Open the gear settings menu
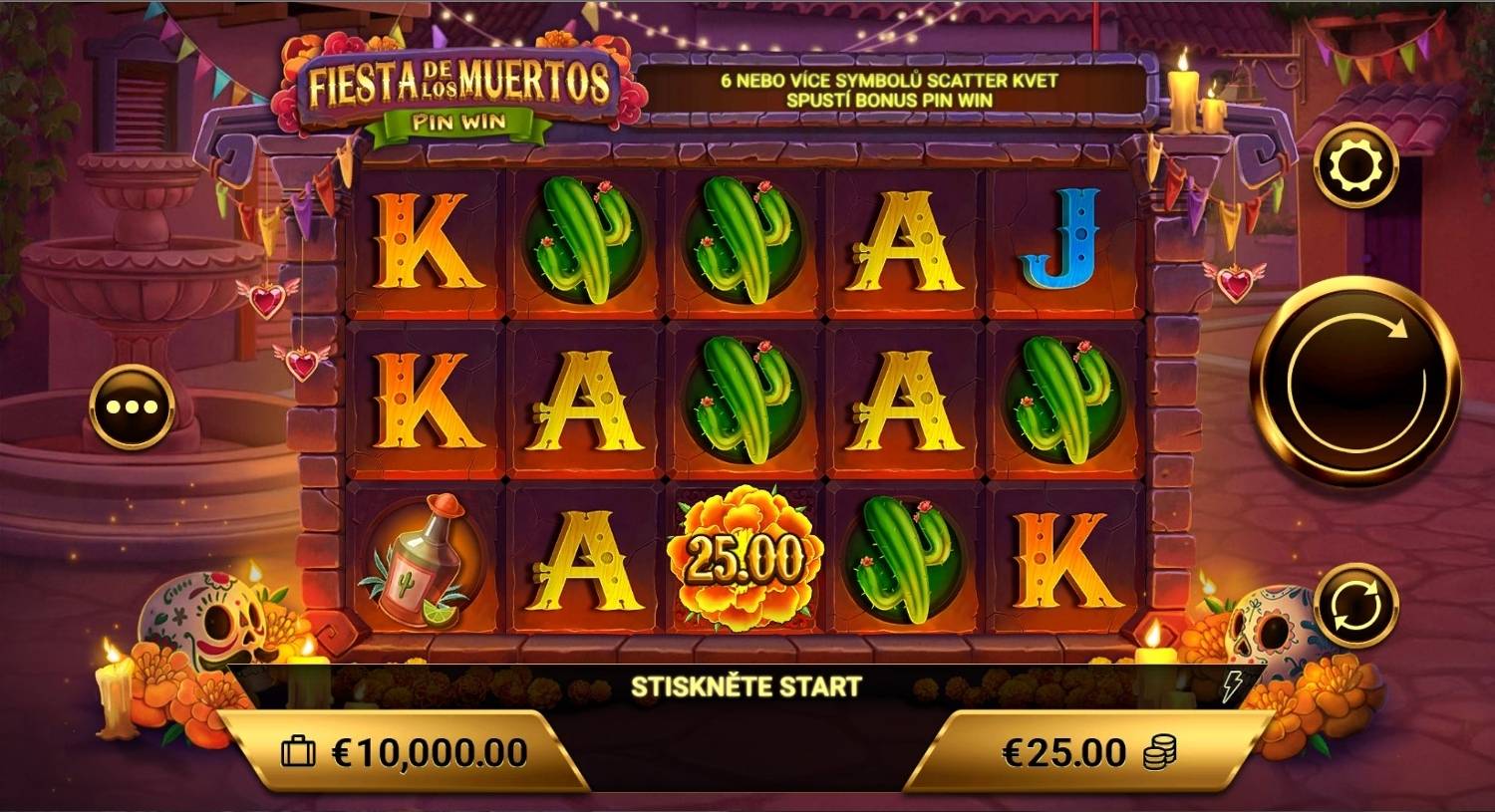 (x=1355, y=165)
